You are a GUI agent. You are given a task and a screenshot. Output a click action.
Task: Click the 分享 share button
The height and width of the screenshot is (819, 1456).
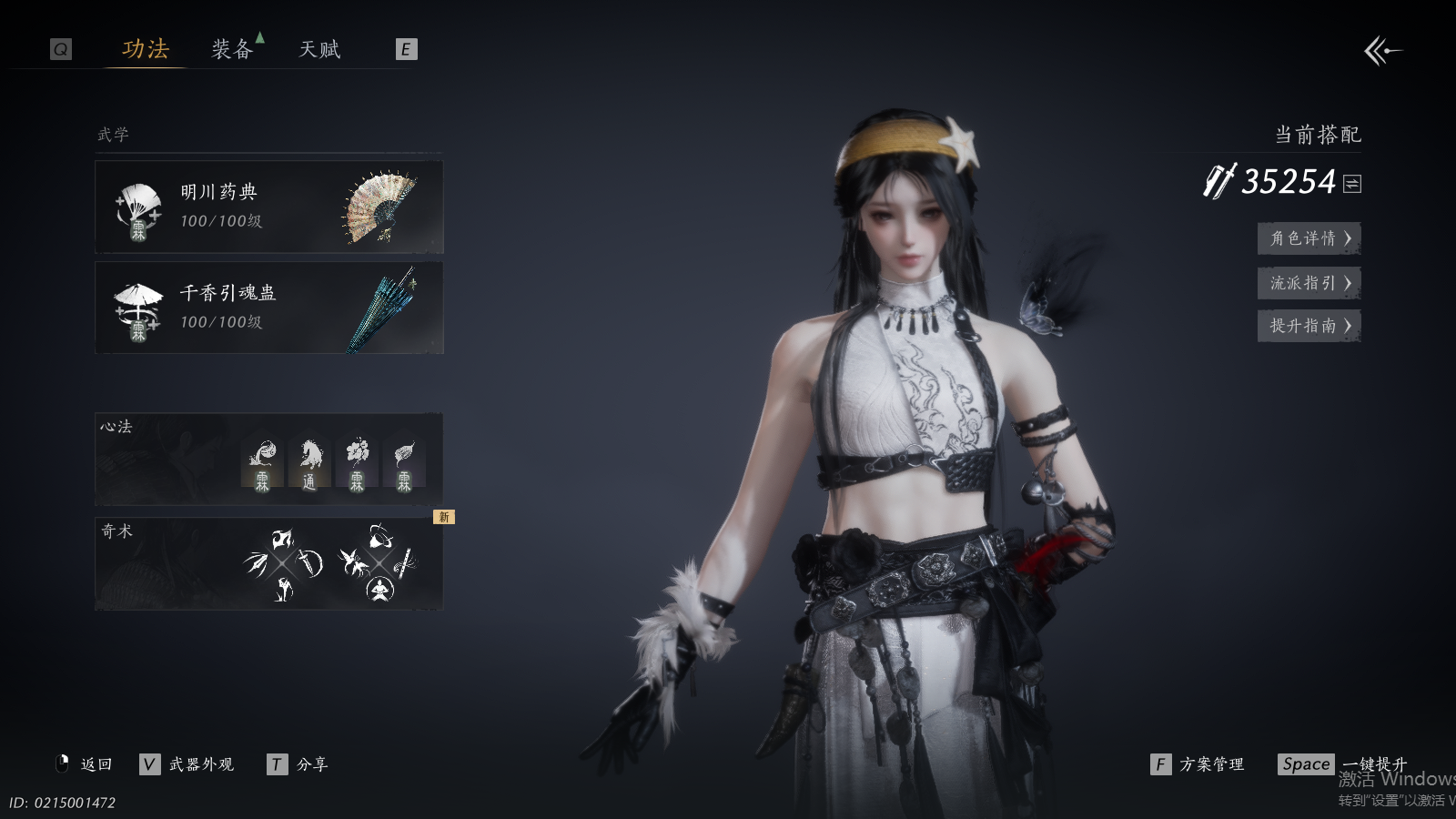(x=298, y=764)
